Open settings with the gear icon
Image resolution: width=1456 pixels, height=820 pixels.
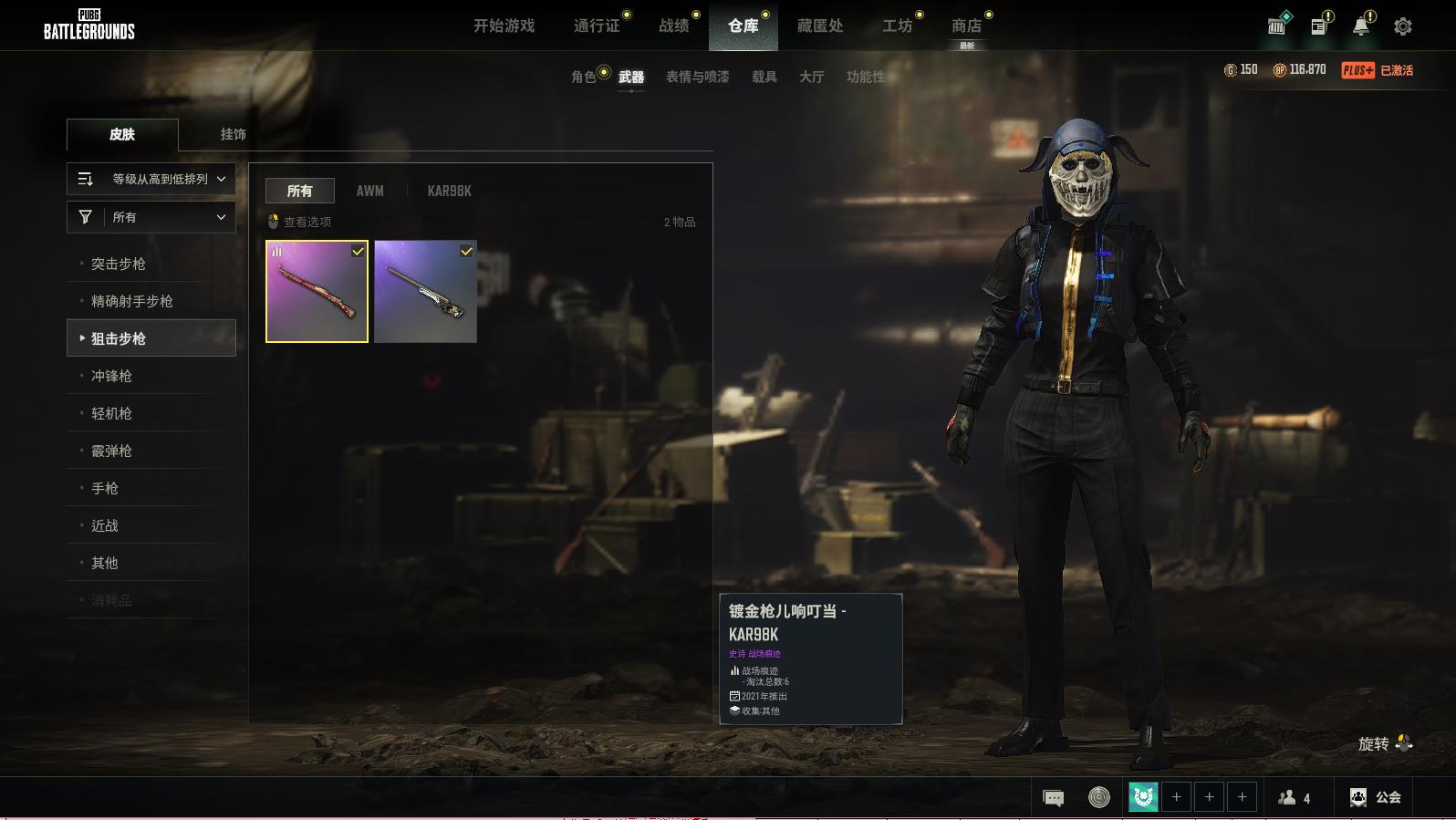click(1403, 26)
